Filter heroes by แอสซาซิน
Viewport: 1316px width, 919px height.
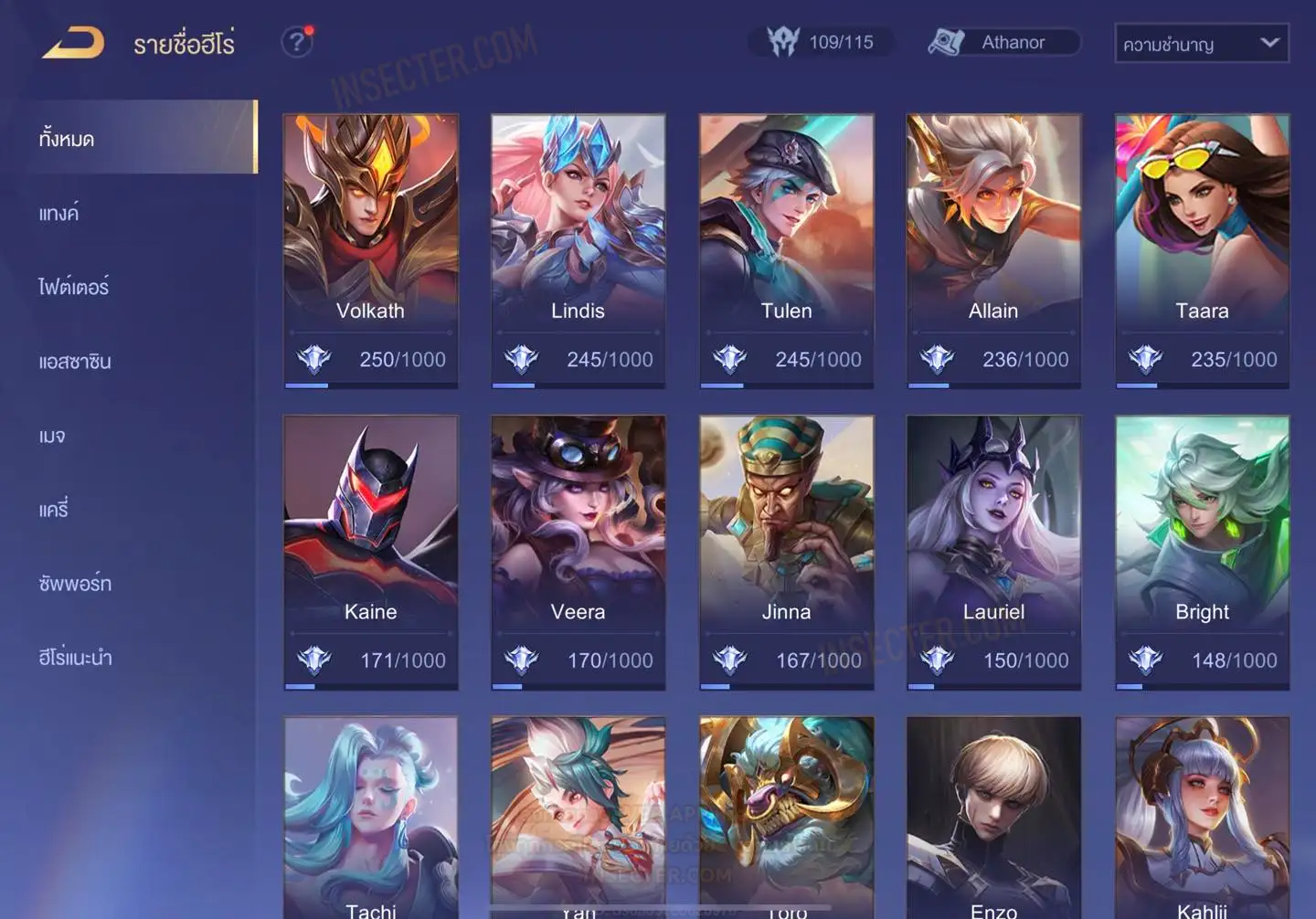pyautogui.click(x=75, y=362)
